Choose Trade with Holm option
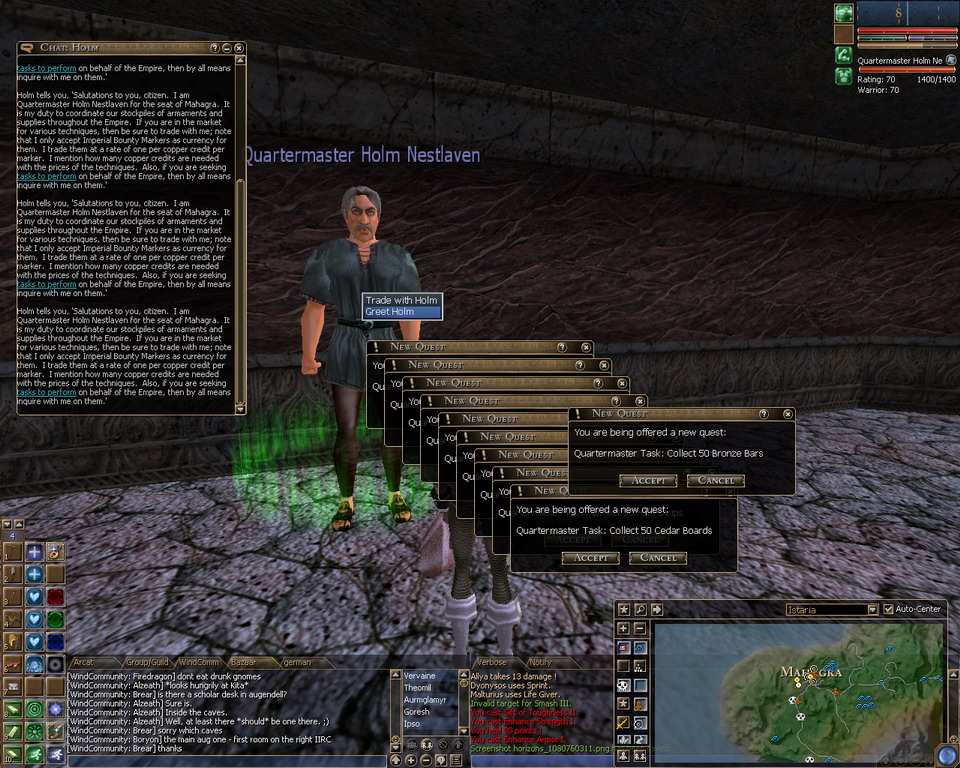The height and width of the screenshot is (768, 960). [x=401, y=300]
